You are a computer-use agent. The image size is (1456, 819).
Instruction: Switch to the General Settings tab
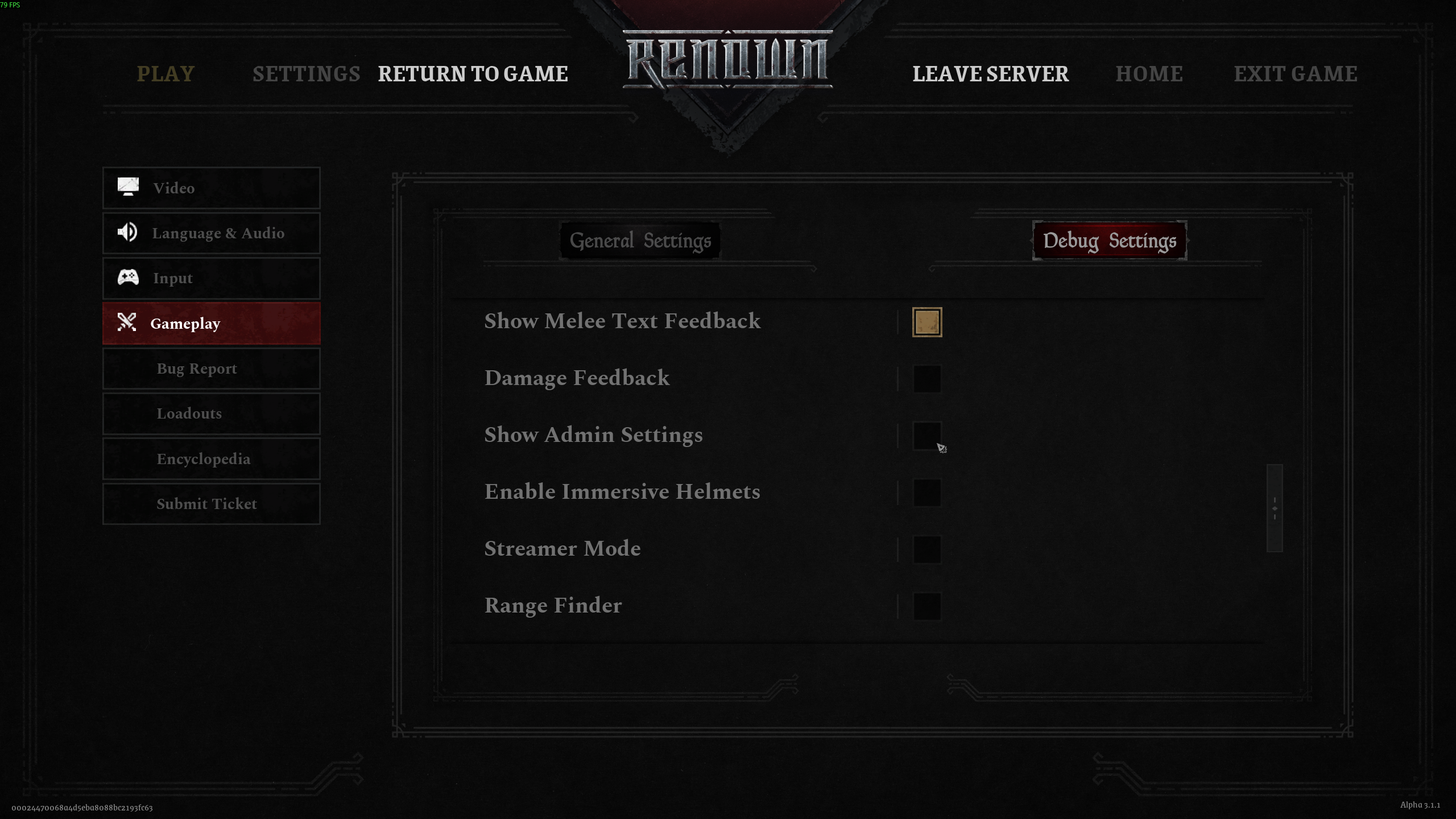[640, 241]
